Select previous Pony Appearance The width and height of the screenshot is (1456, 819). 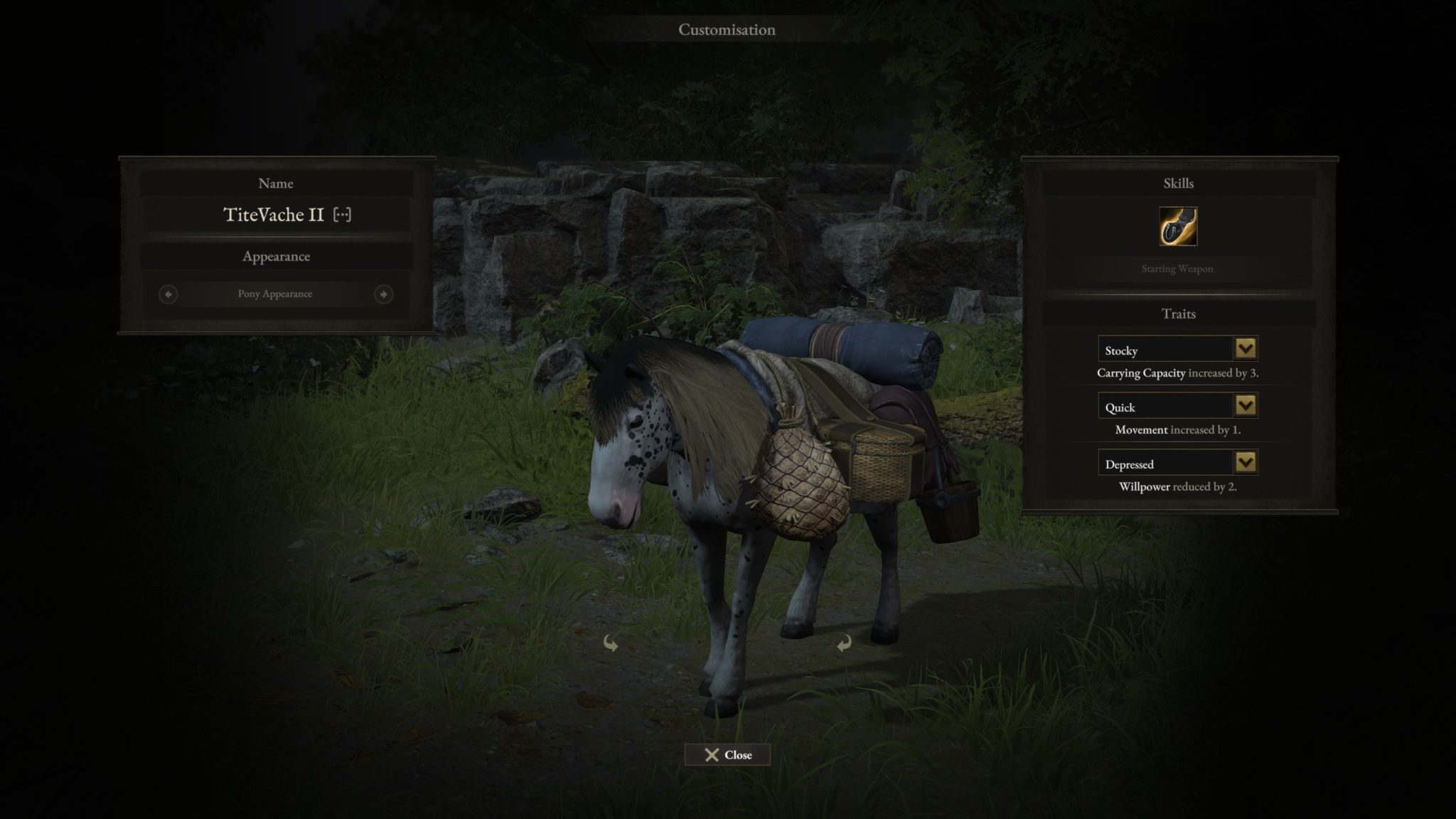[168, 294]
